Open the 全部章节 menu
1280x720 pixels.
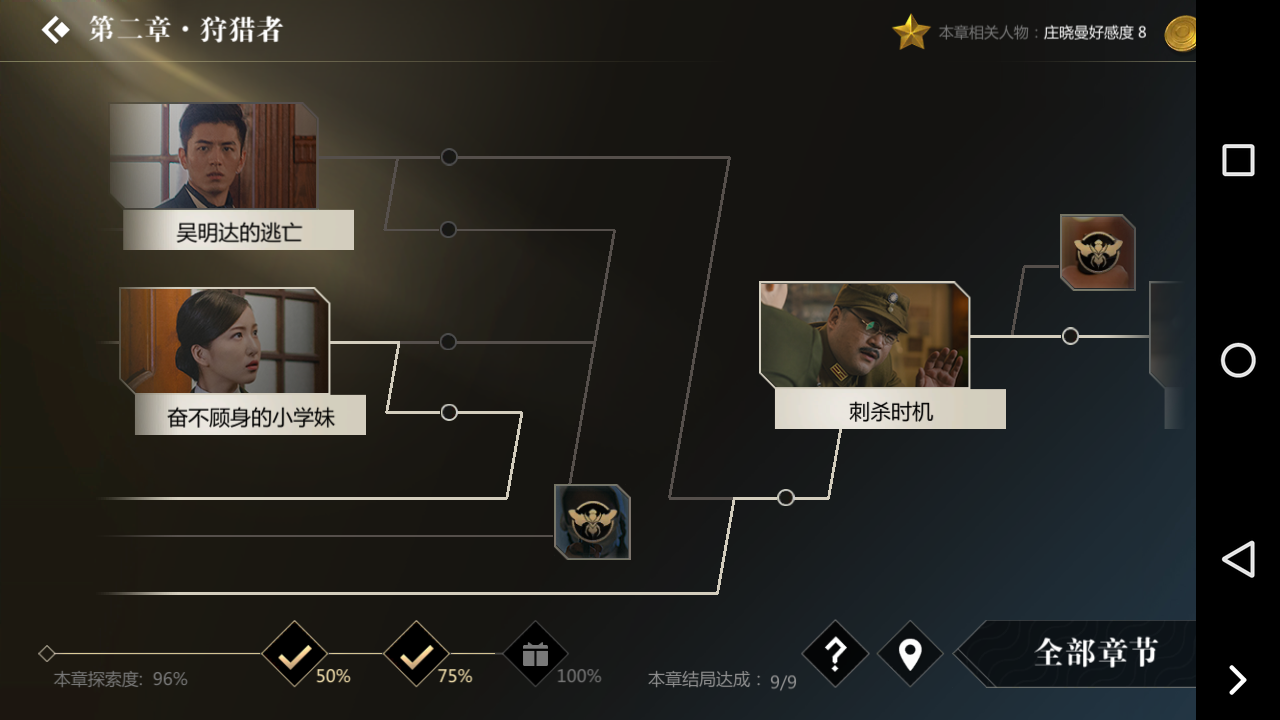coord(1096,654)
